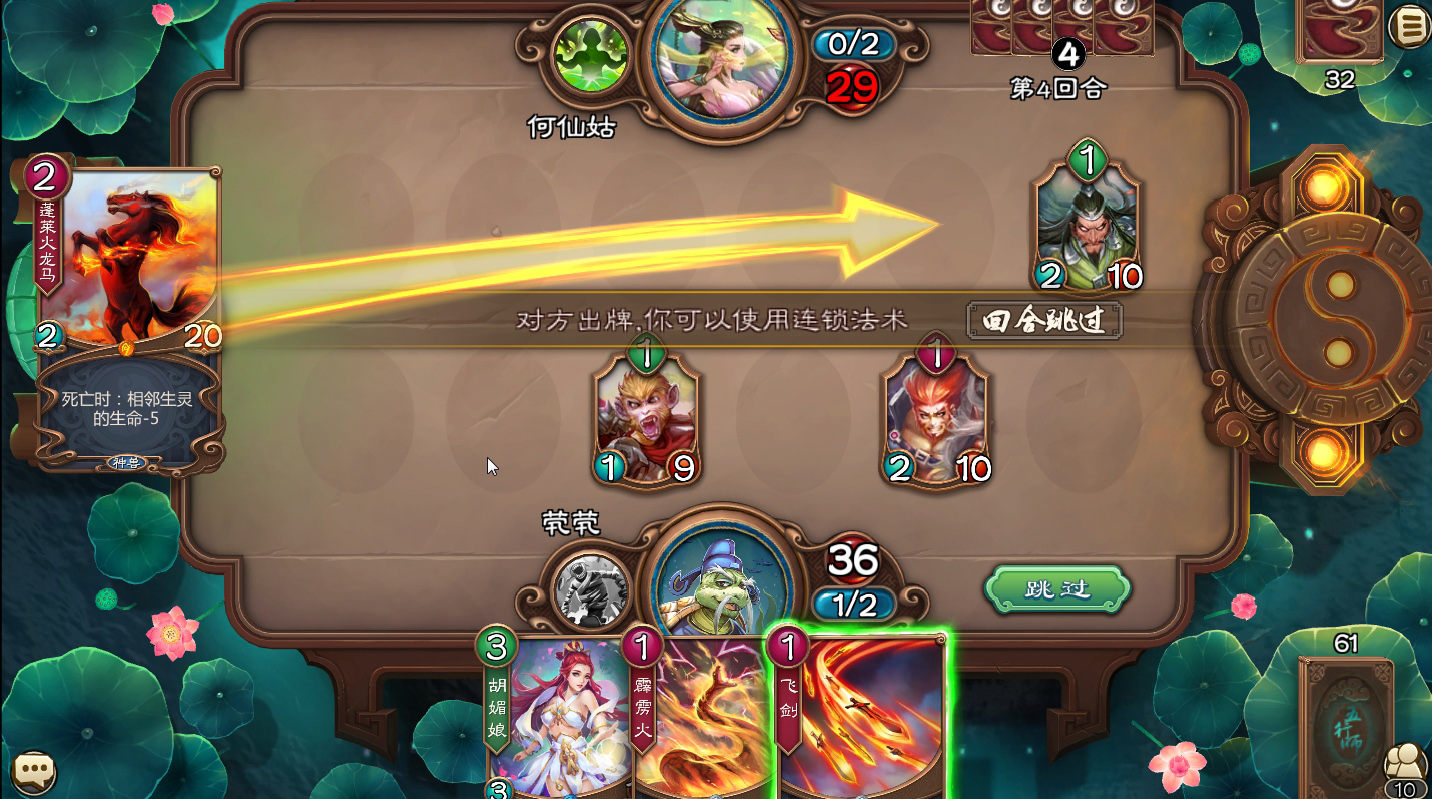Select the fire warrior minion with 2 attack
Image resolution: width=1432 pixels, height=799 pixels.
[934, 415]
